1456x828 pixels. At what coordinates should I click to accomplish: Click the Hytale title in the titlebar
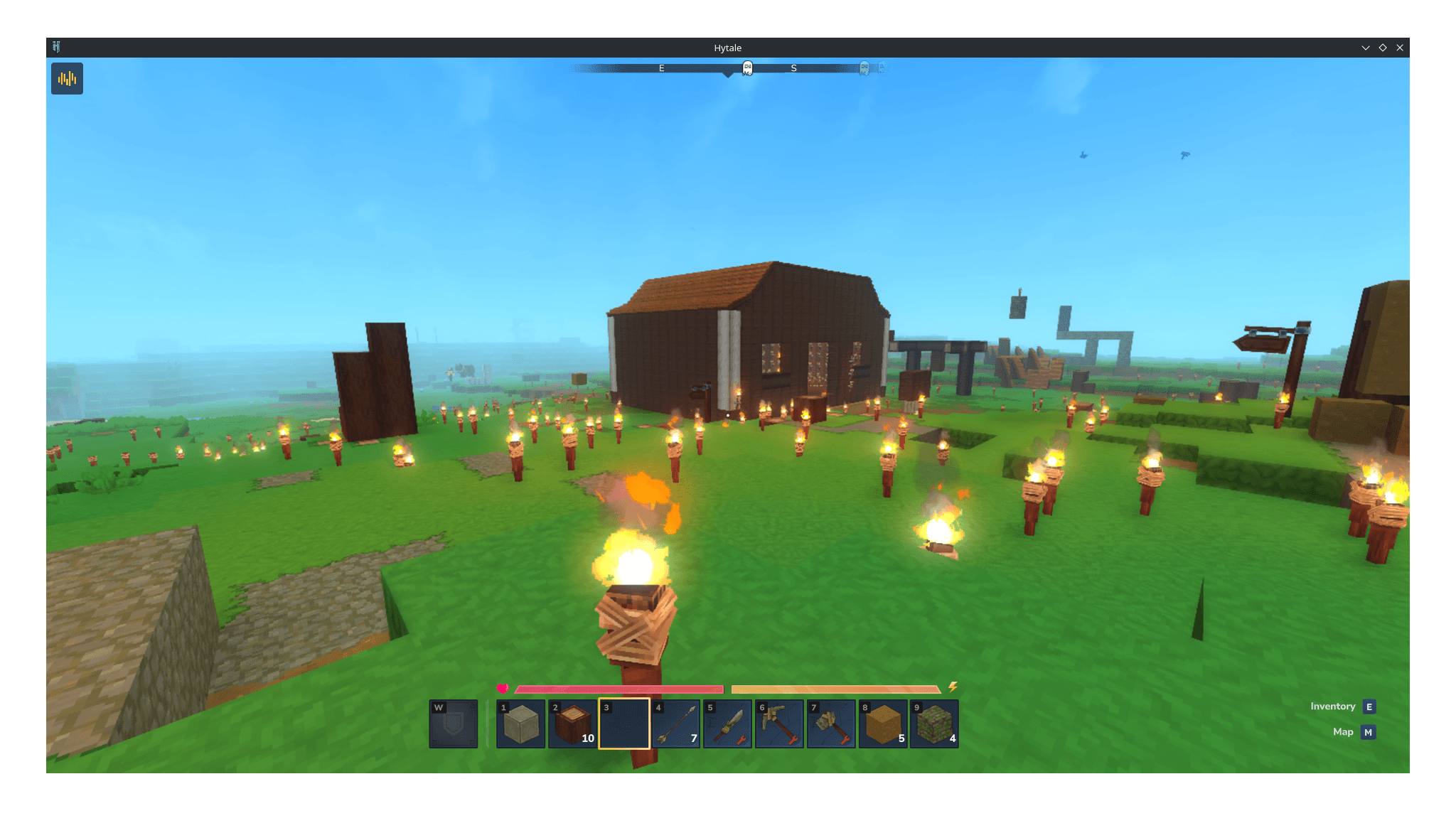pyautogui.click(x=727, y=48)
